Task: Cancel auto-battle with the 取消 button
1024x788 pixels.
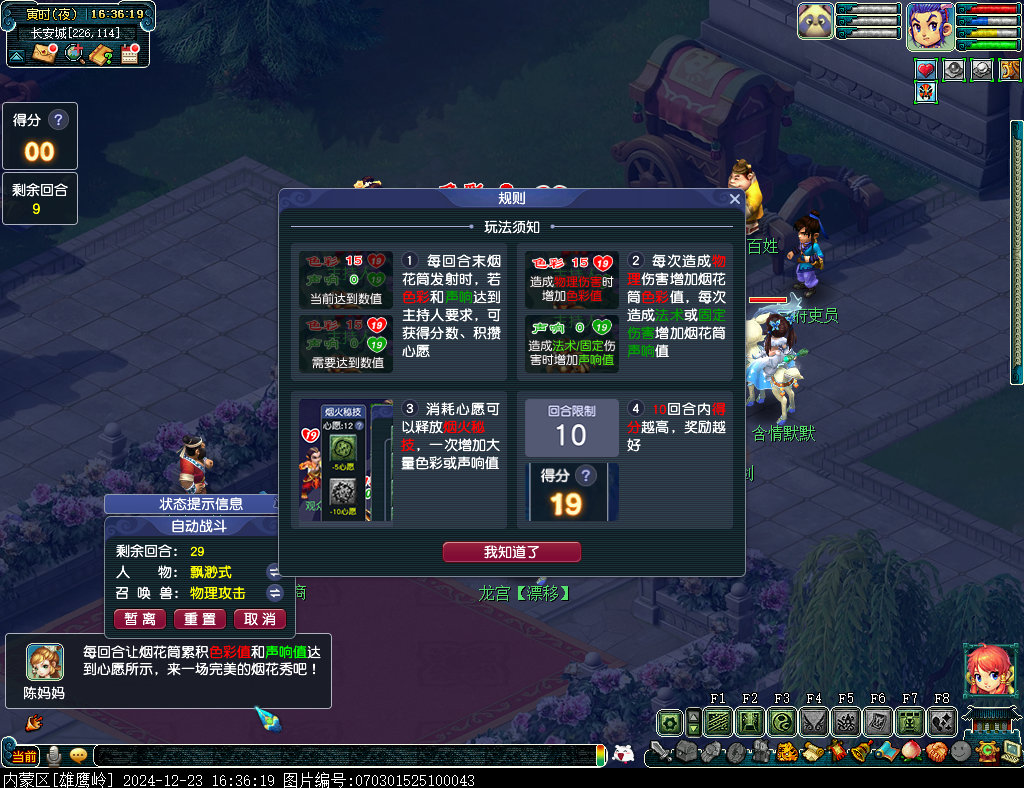Action: coord(260,619)
